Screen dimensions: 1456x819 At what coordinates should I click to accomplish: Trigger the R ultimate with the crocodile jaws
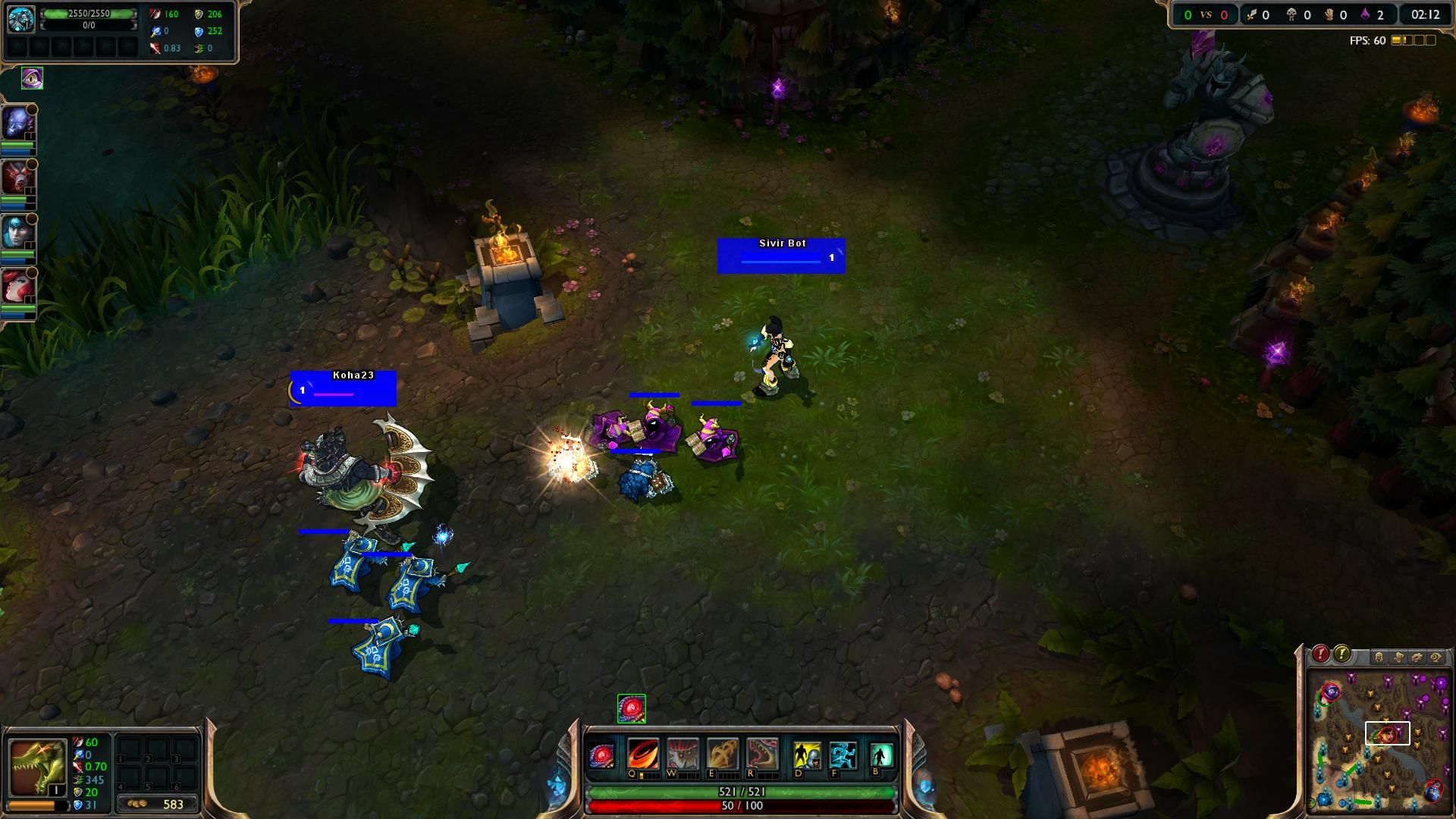(761, 755)
